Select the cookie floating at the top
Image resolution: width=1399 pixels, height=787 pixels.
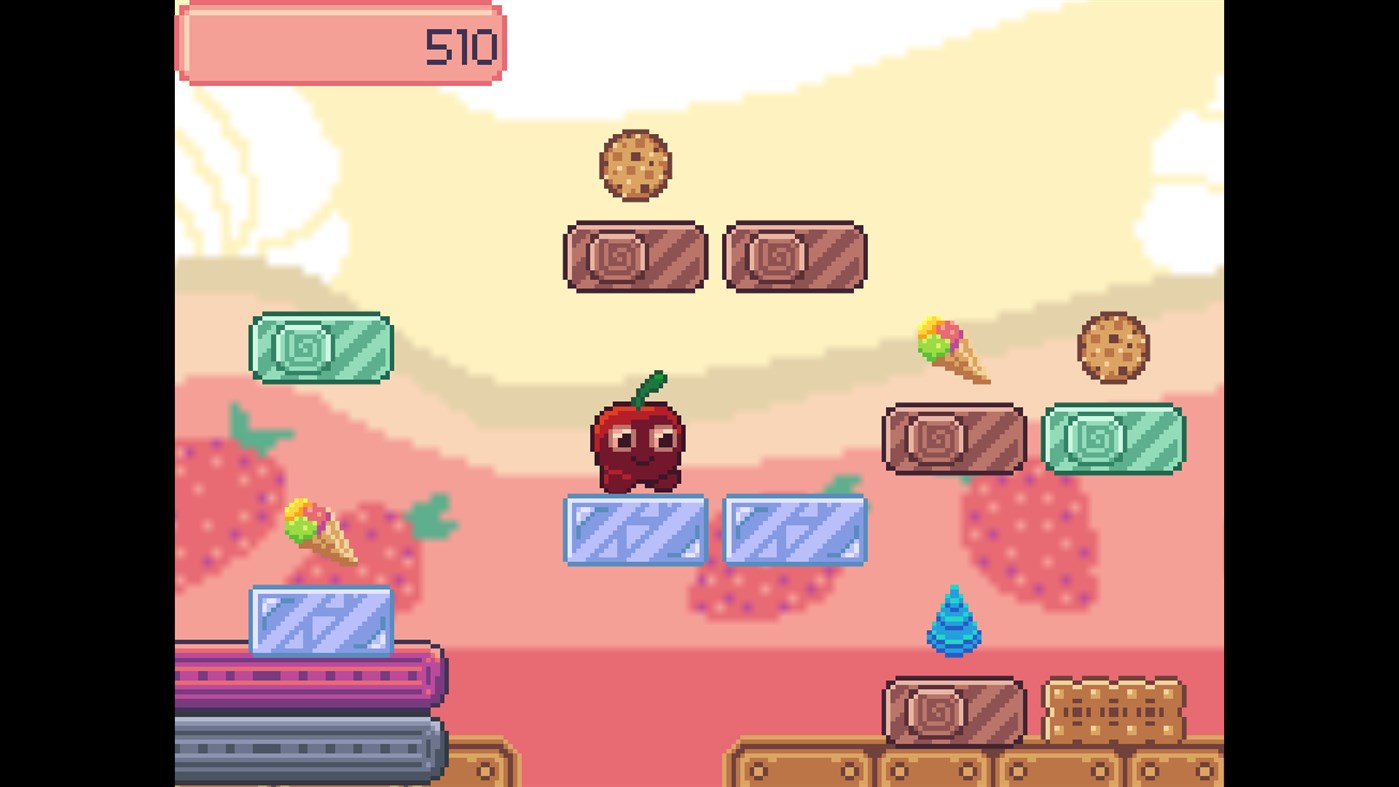(x=637, y=165)
